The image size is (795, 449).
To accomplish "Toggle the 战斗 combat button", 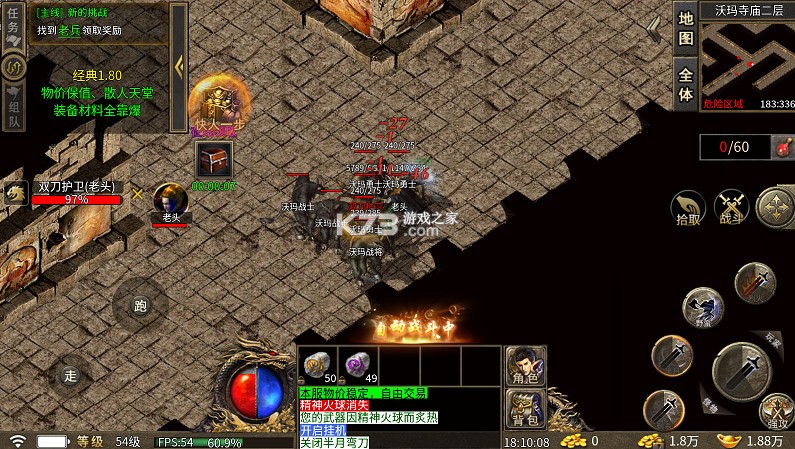I will click(x=732, y=208).
